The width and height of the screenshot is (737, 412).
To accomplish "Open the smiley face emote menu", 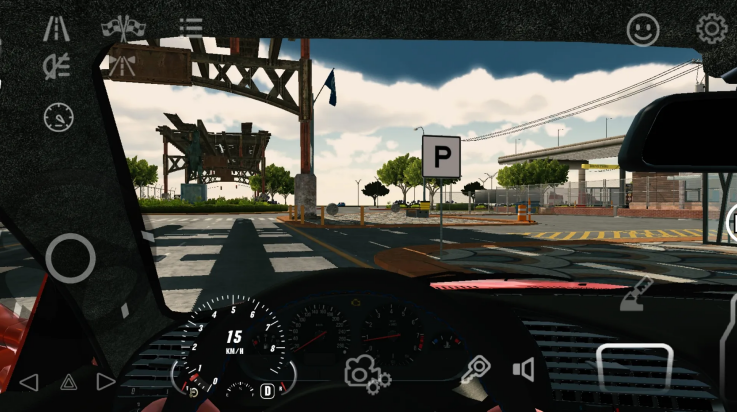I will coord(643,29).
